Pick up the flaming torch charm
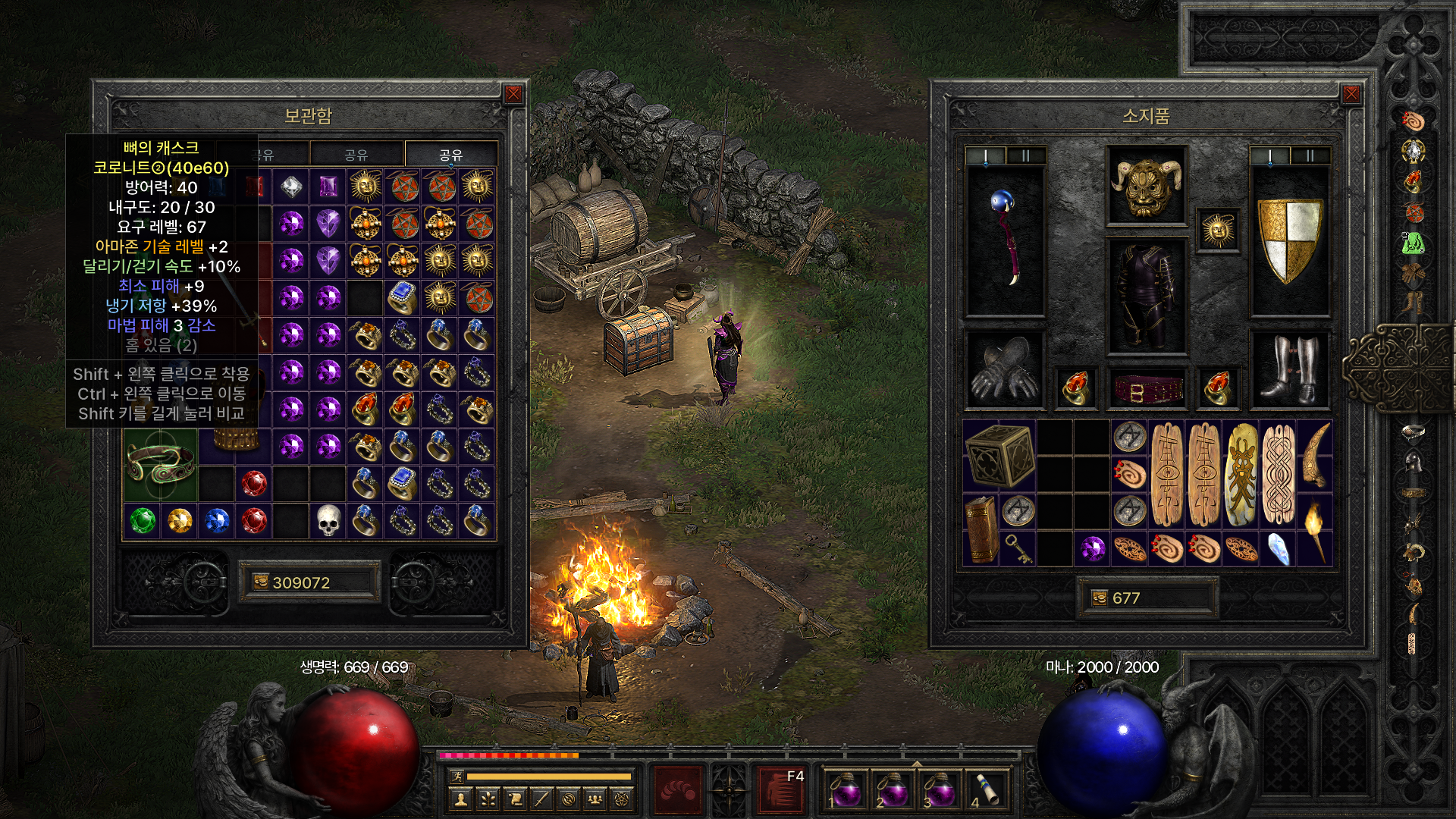 click(1315, 529)
